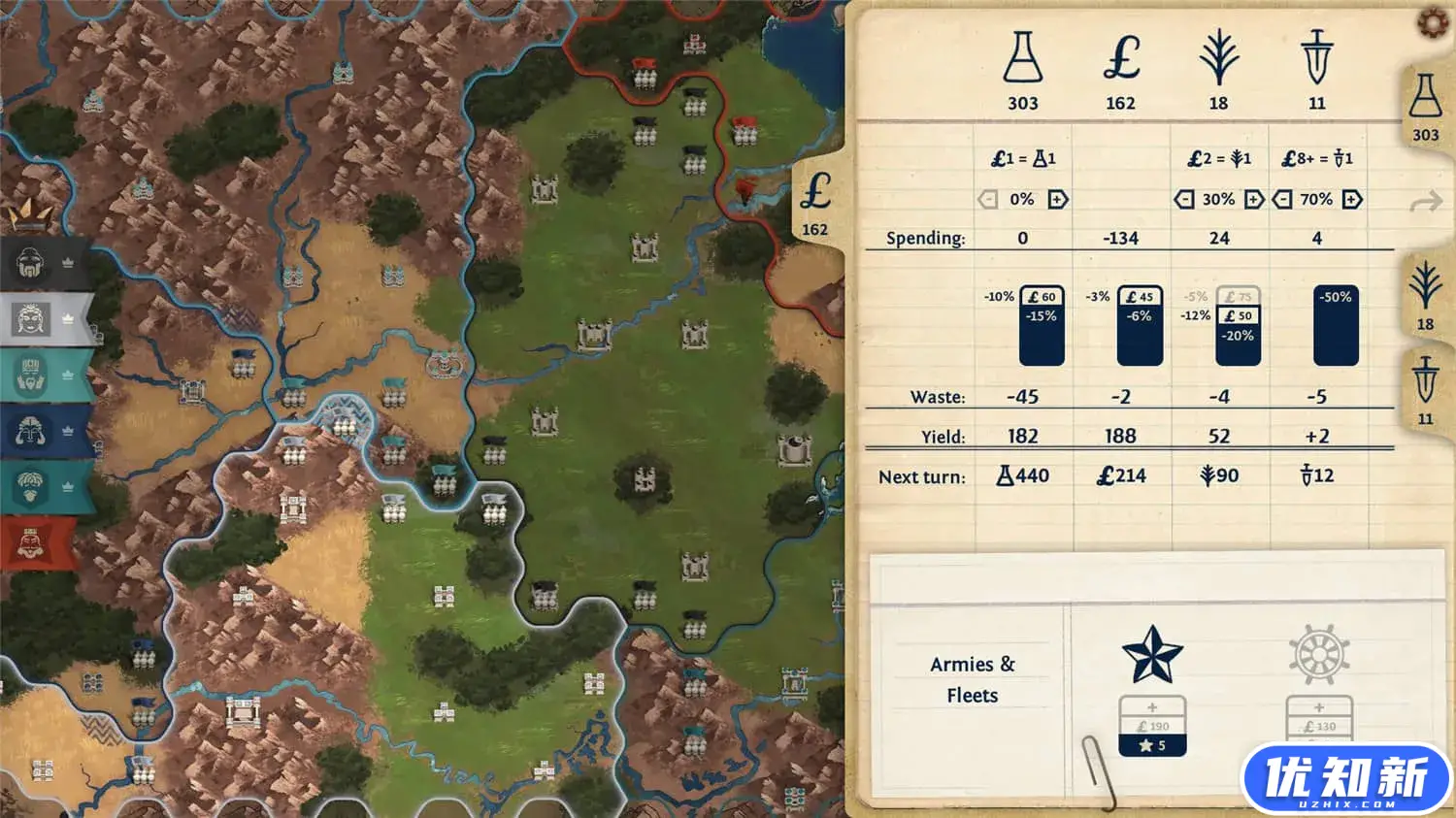Image resolution: width=1456 pixels, height=818 pixels.
Task: Buy the £45 treasury waste upgrade
Action: tap(1140, 297)
